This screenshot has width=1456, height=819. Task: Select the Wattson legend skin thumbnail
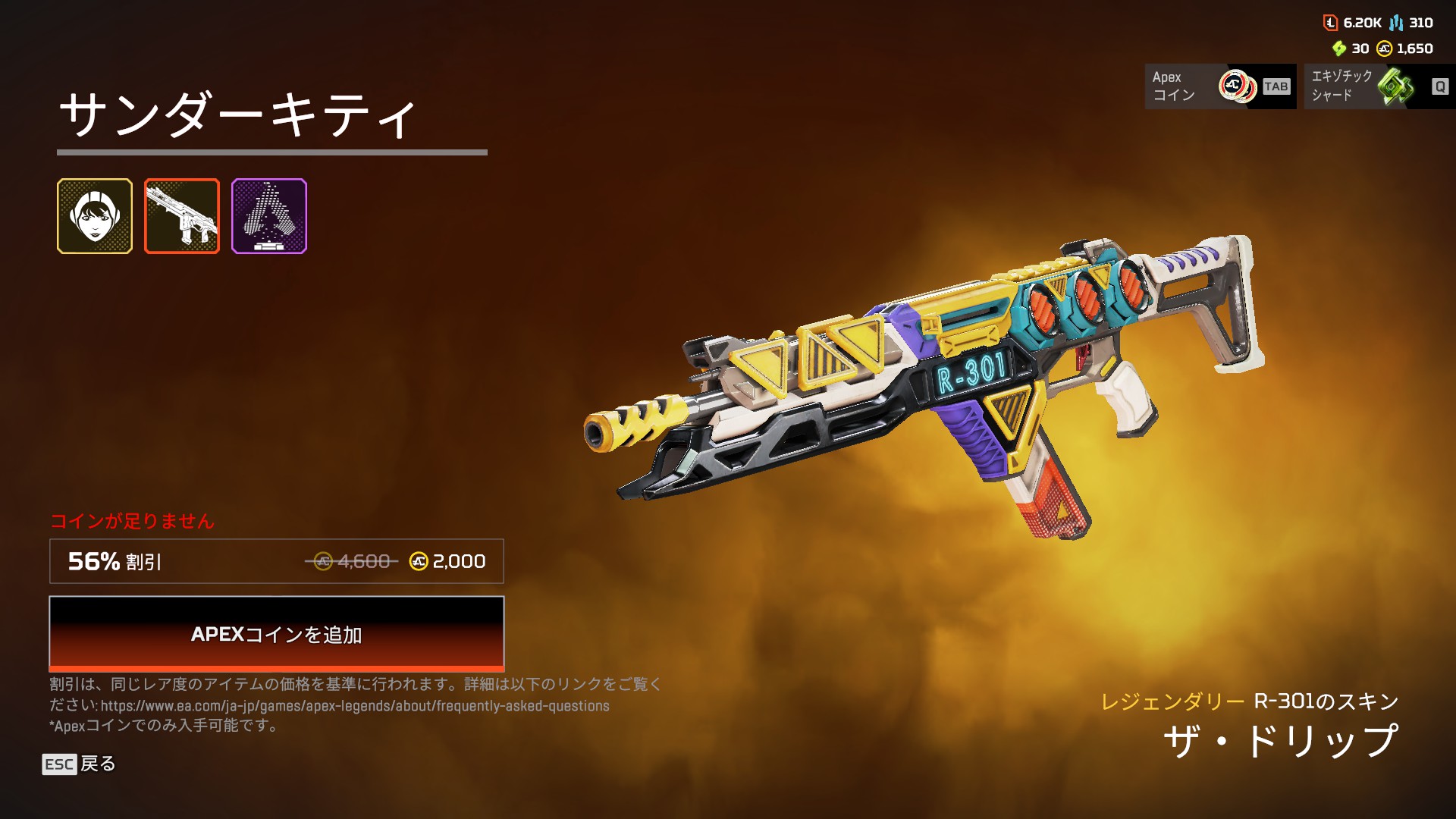(x=95, y=216)
